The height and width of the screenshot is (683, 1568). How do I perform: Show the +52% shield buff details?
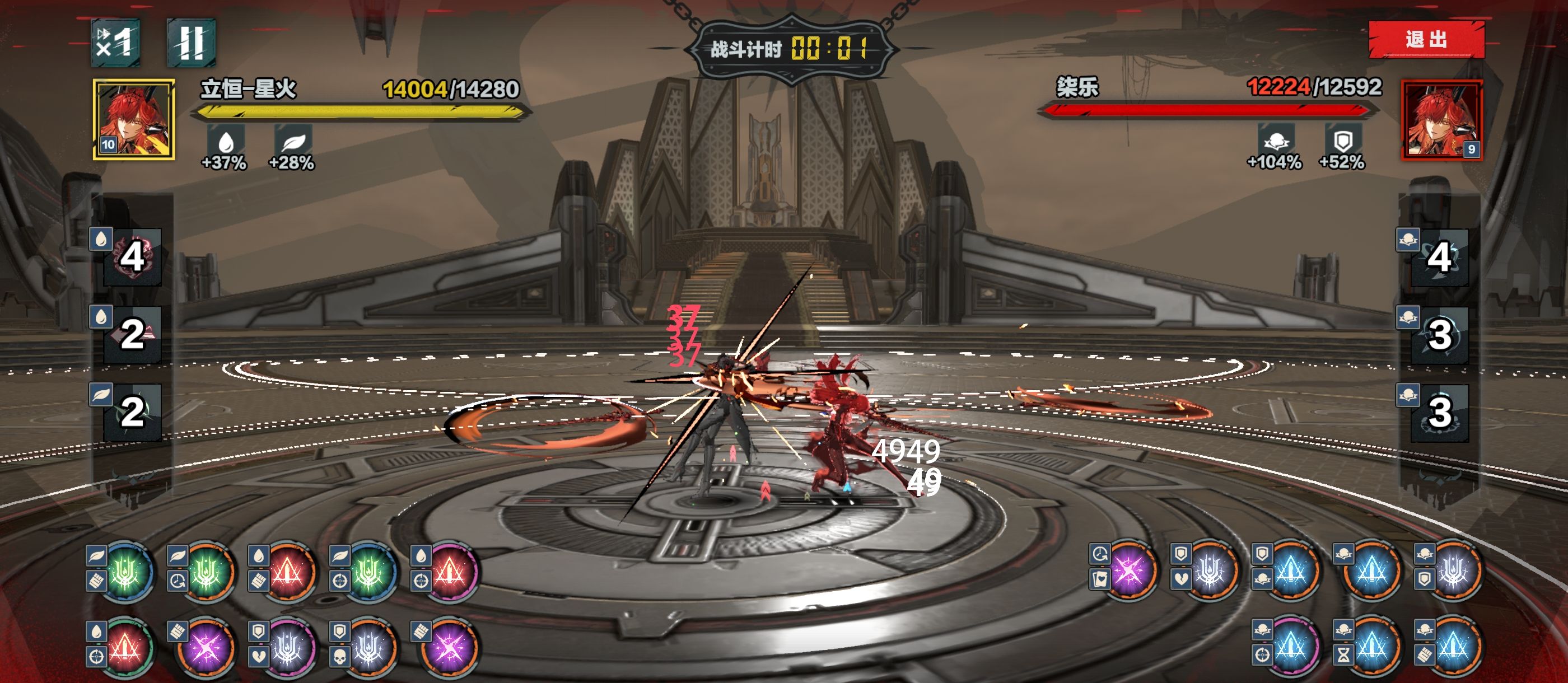[x=1343, y=142]
